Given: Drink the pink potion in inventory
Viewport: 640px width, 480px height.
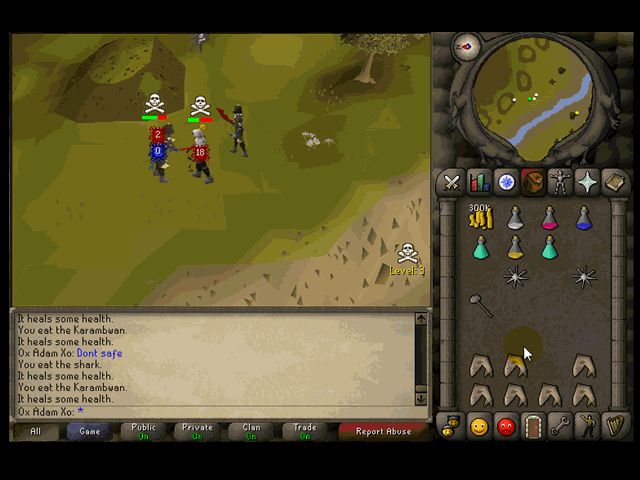Looking at the screenshot, I should [x=549, y=218].
